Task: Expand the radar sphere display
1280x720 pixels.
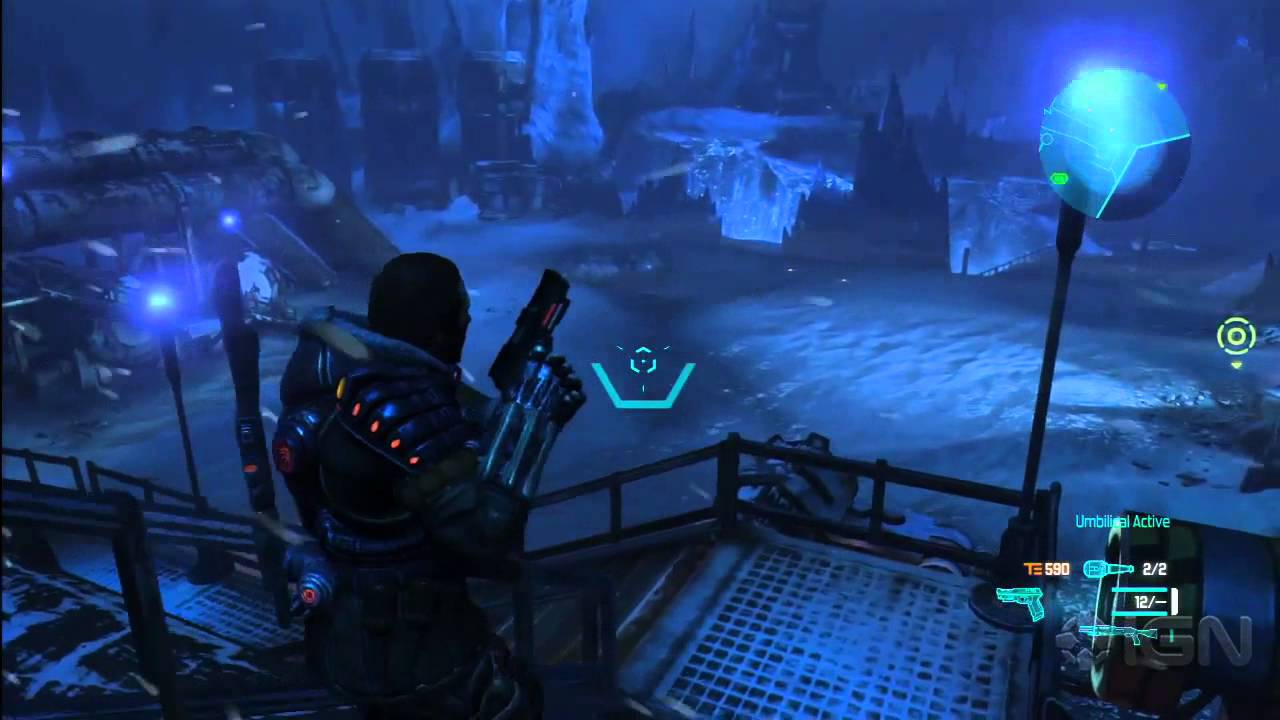Action: (x=1115, y=140)
